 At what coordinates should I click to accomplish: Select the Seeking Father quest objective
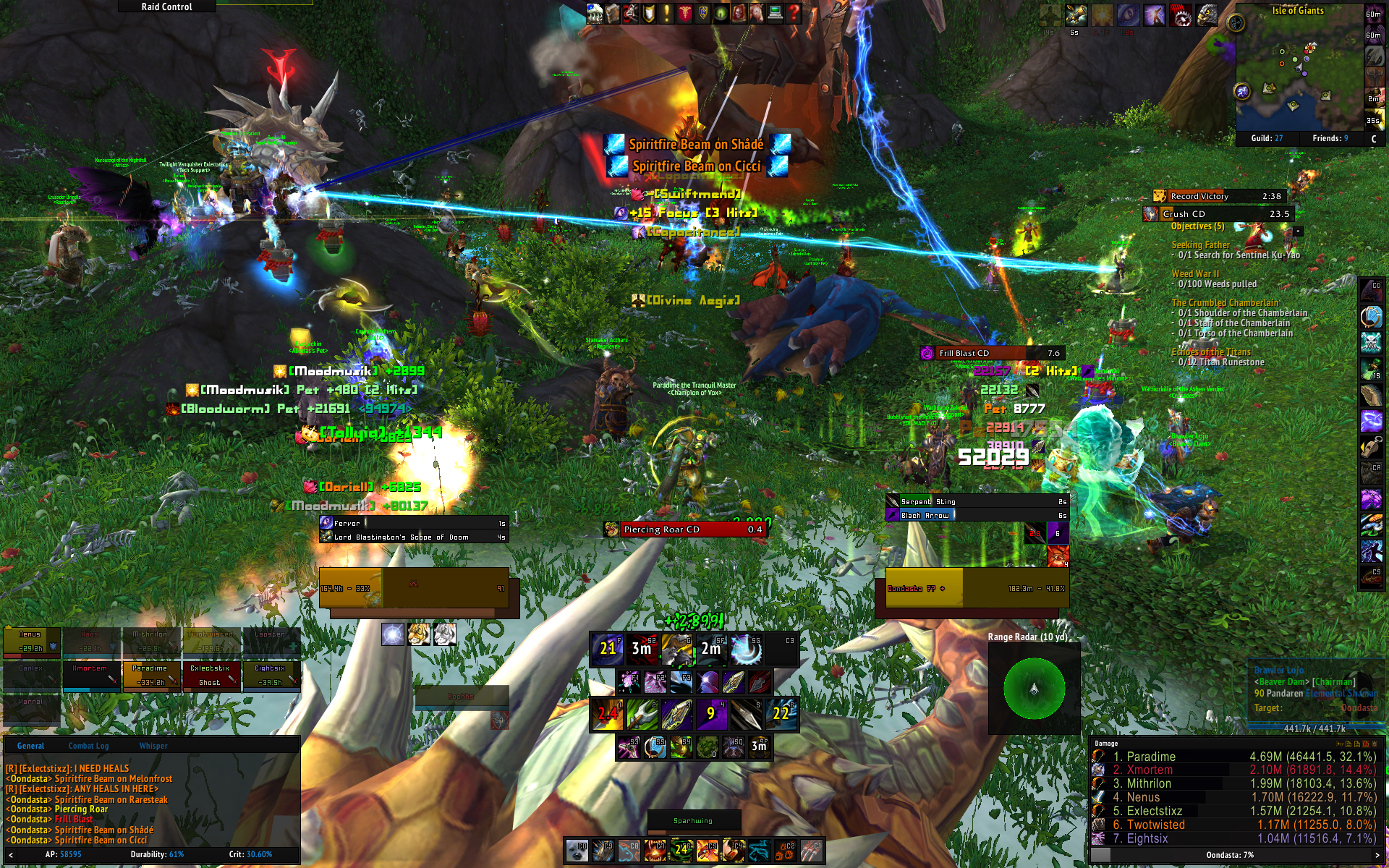coord(1200,245)
